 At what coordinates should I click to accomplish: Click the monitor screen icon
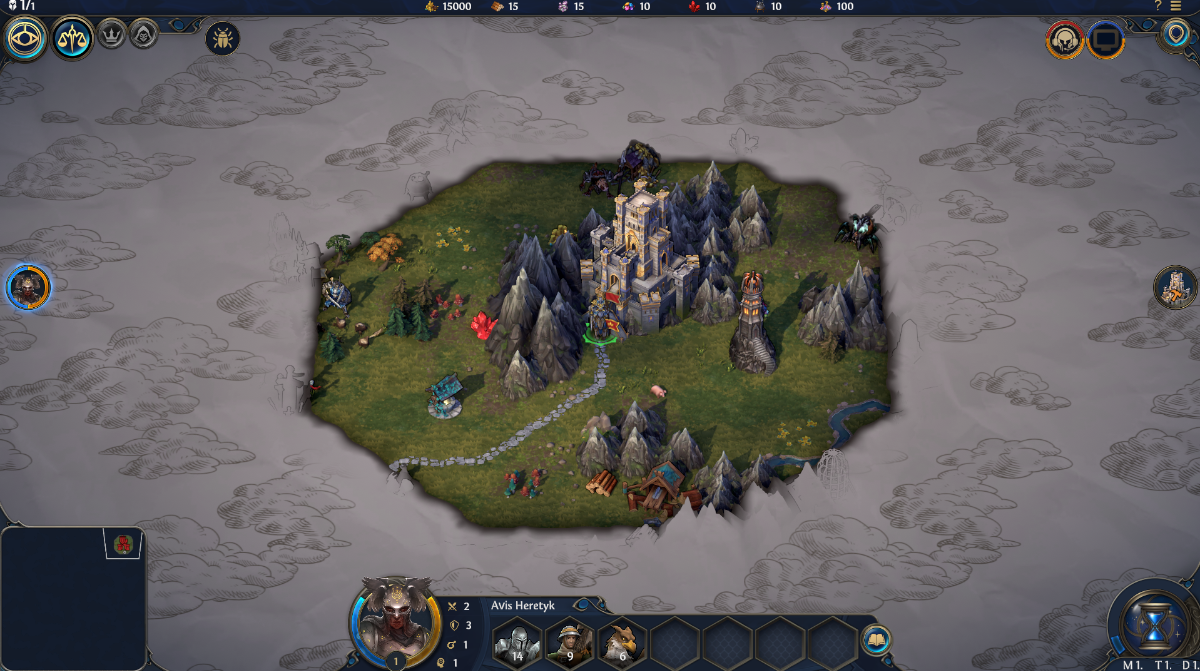point(1106,41)
